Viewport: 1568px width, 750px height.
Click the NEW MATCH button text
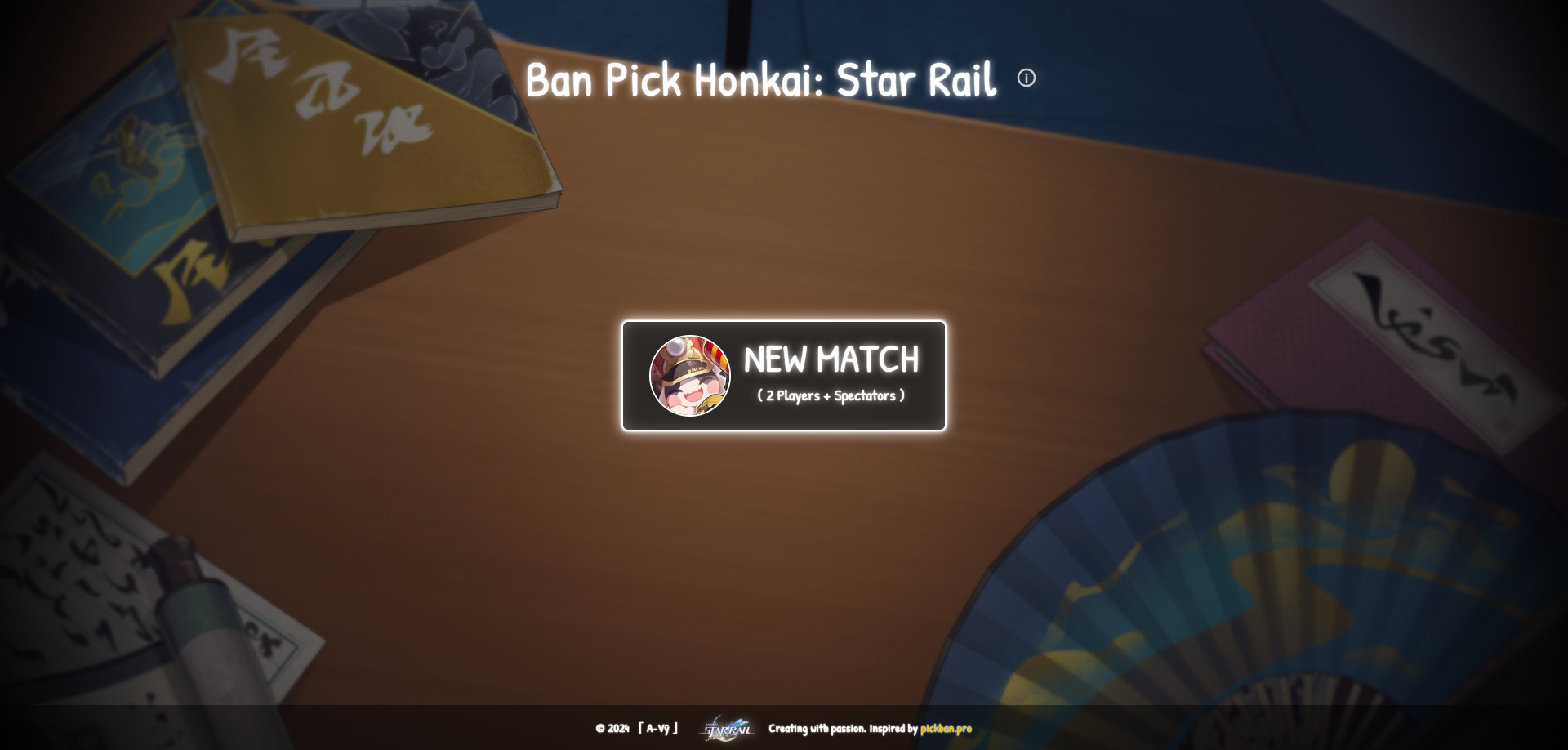click(831, 358)
